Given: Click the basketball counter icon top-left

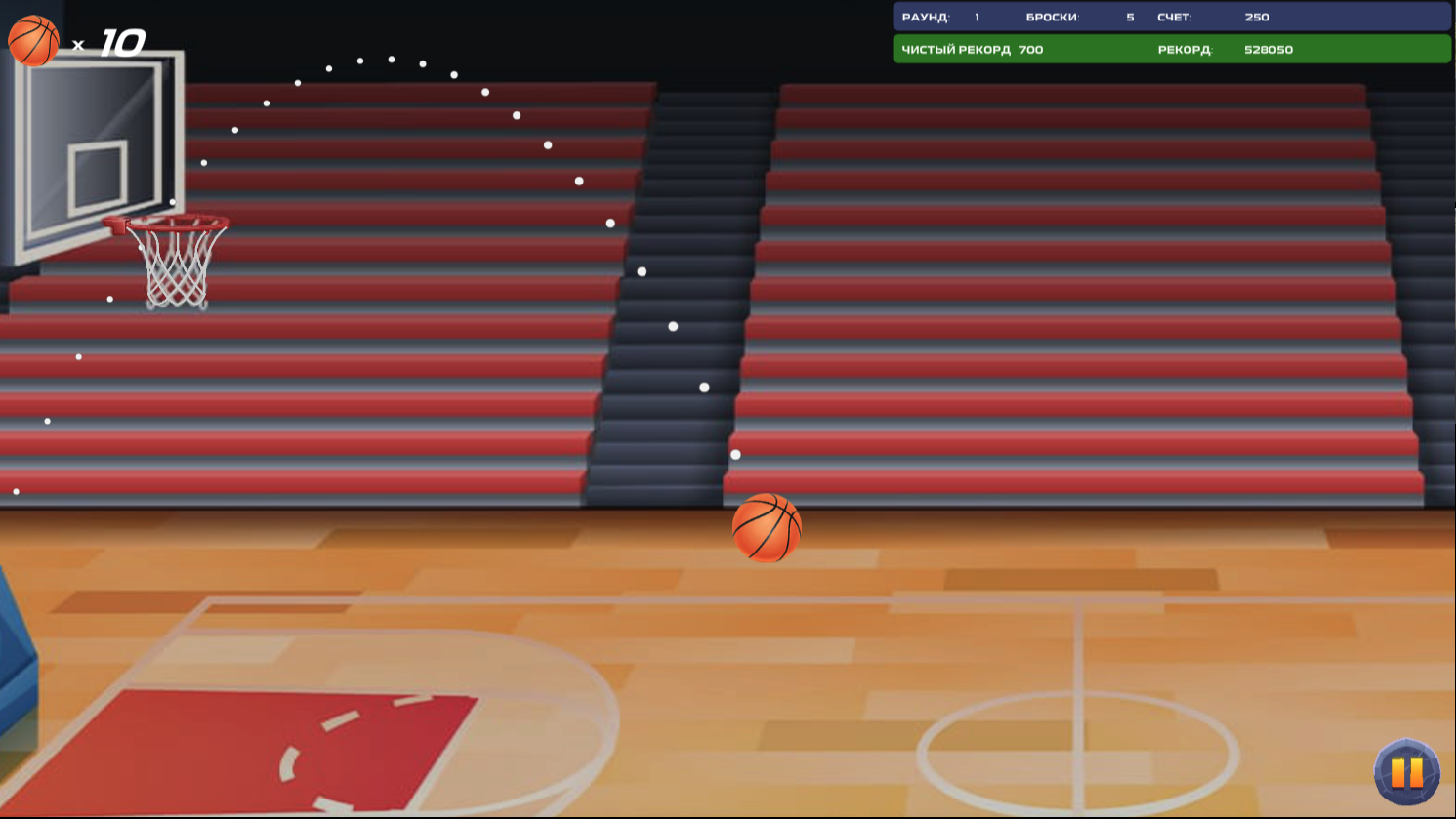Looking at the screenshot, I should [32, 41].
